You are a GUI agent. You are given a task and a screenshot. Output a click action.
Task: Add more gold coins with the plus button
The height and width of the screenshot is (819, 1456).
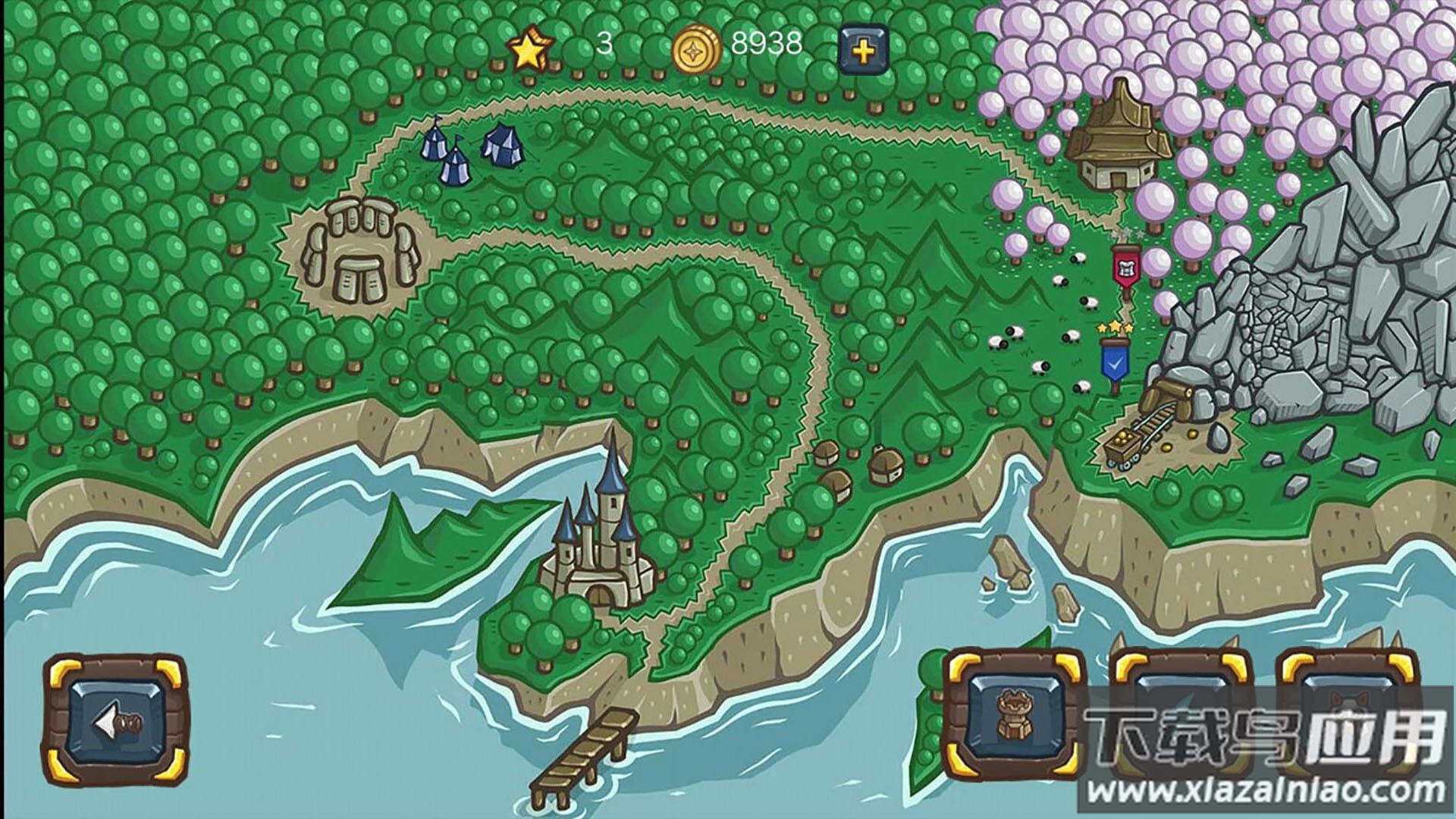pos(864,50)
